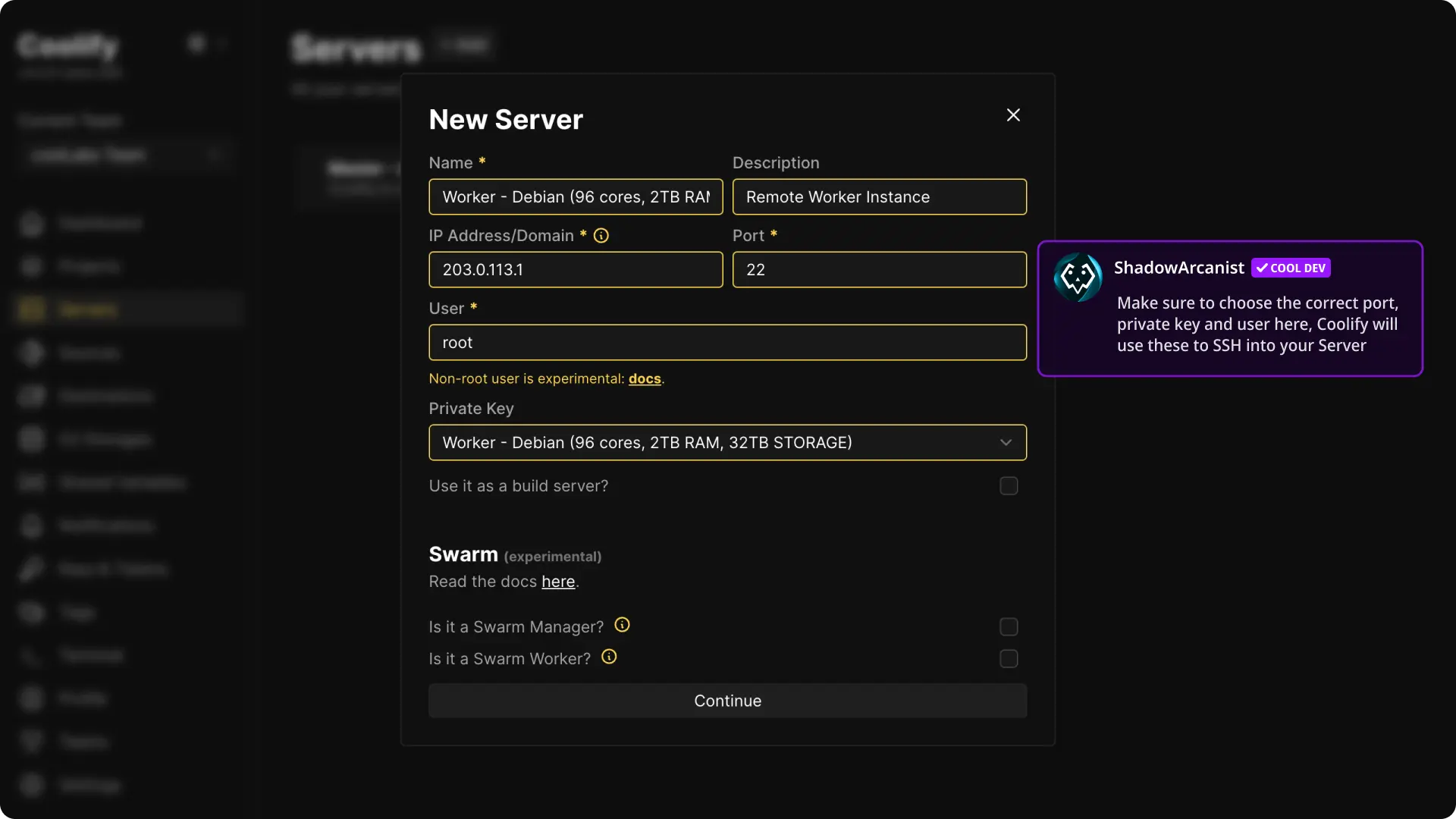Image resolution: width=1456 pixels, height=819 pixels.
Task: Enable the Swarm Manager checkbox
Action: (1009, 627)
